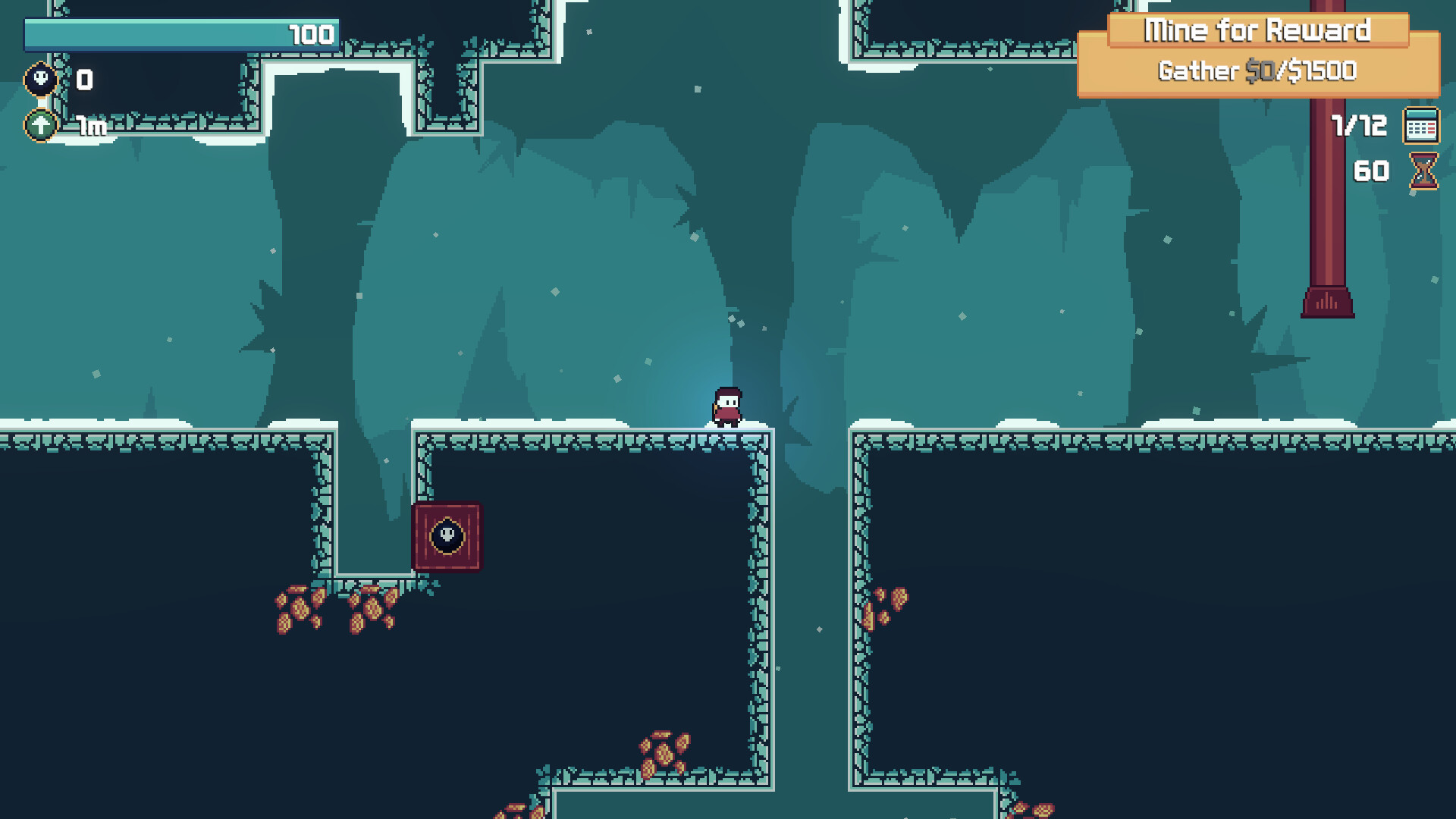Click the health bar showing 100
This screenshot has height=819, width=1456.
(182, 34)
